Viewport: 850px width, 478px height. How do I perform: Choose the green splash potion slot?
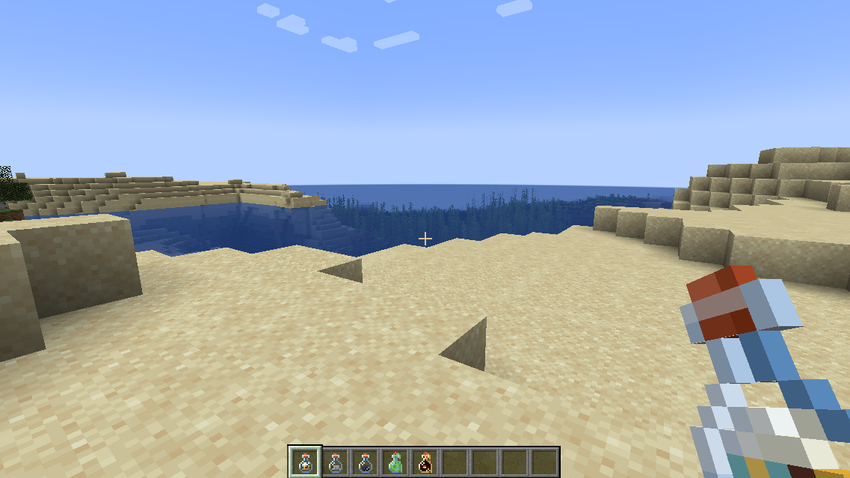pyautogui.click(x=395, y=462)
